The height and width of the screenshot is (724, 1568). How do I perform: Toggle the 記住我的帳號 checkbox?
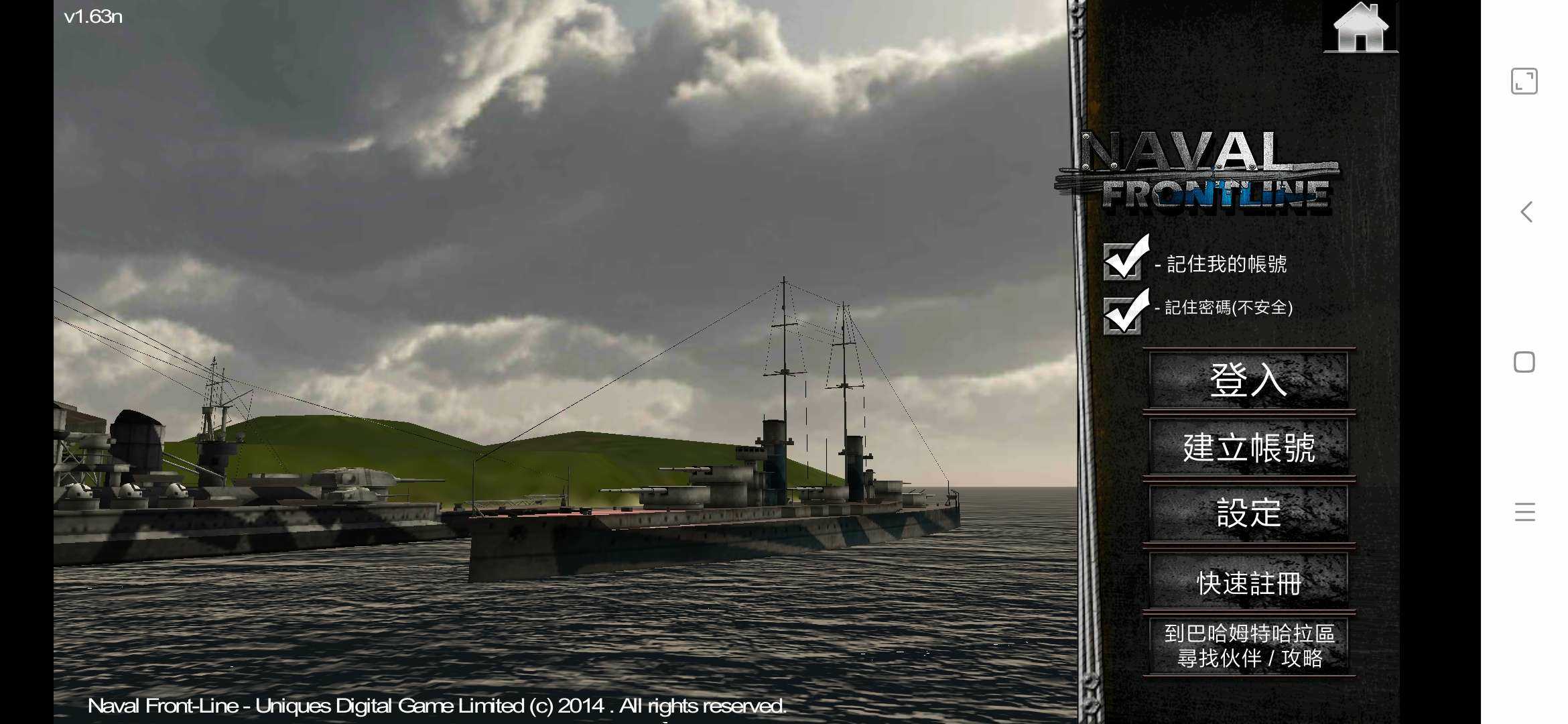coord(1123,261)
